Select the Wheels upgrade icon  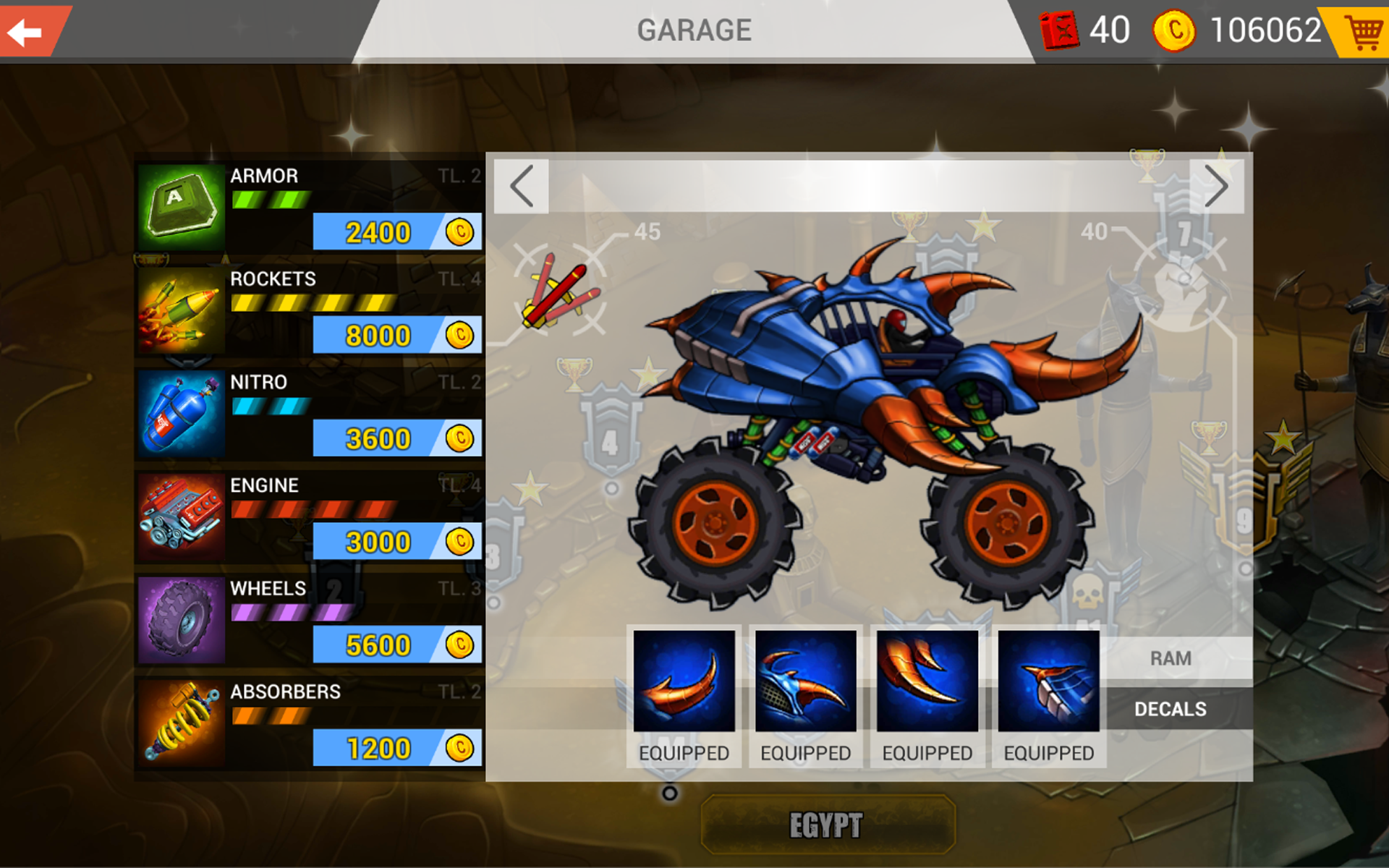(x=181, y=621)
